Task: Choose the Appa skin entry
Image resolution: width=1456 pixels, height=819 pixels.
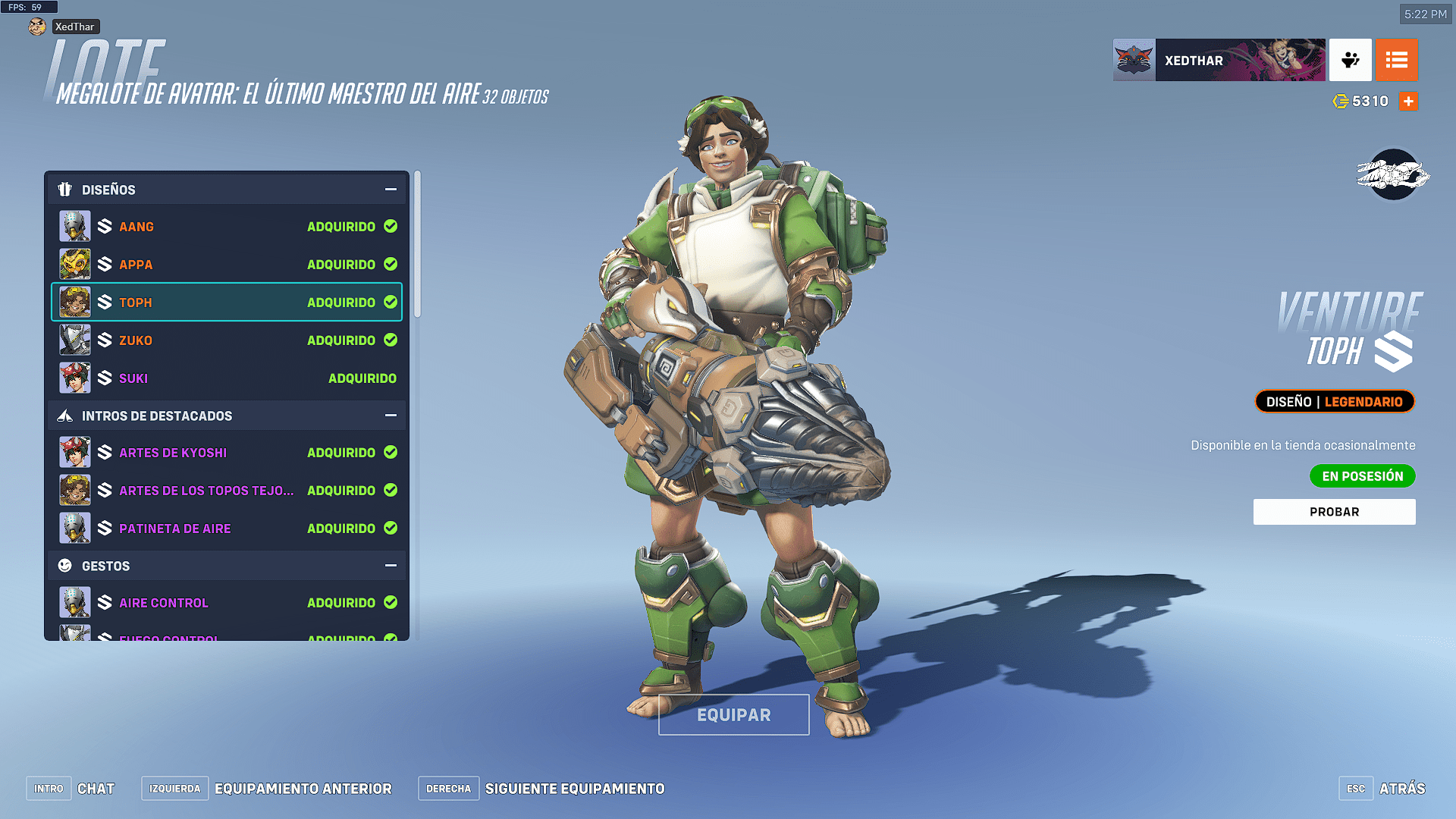Action: click(x=227, y=265)
